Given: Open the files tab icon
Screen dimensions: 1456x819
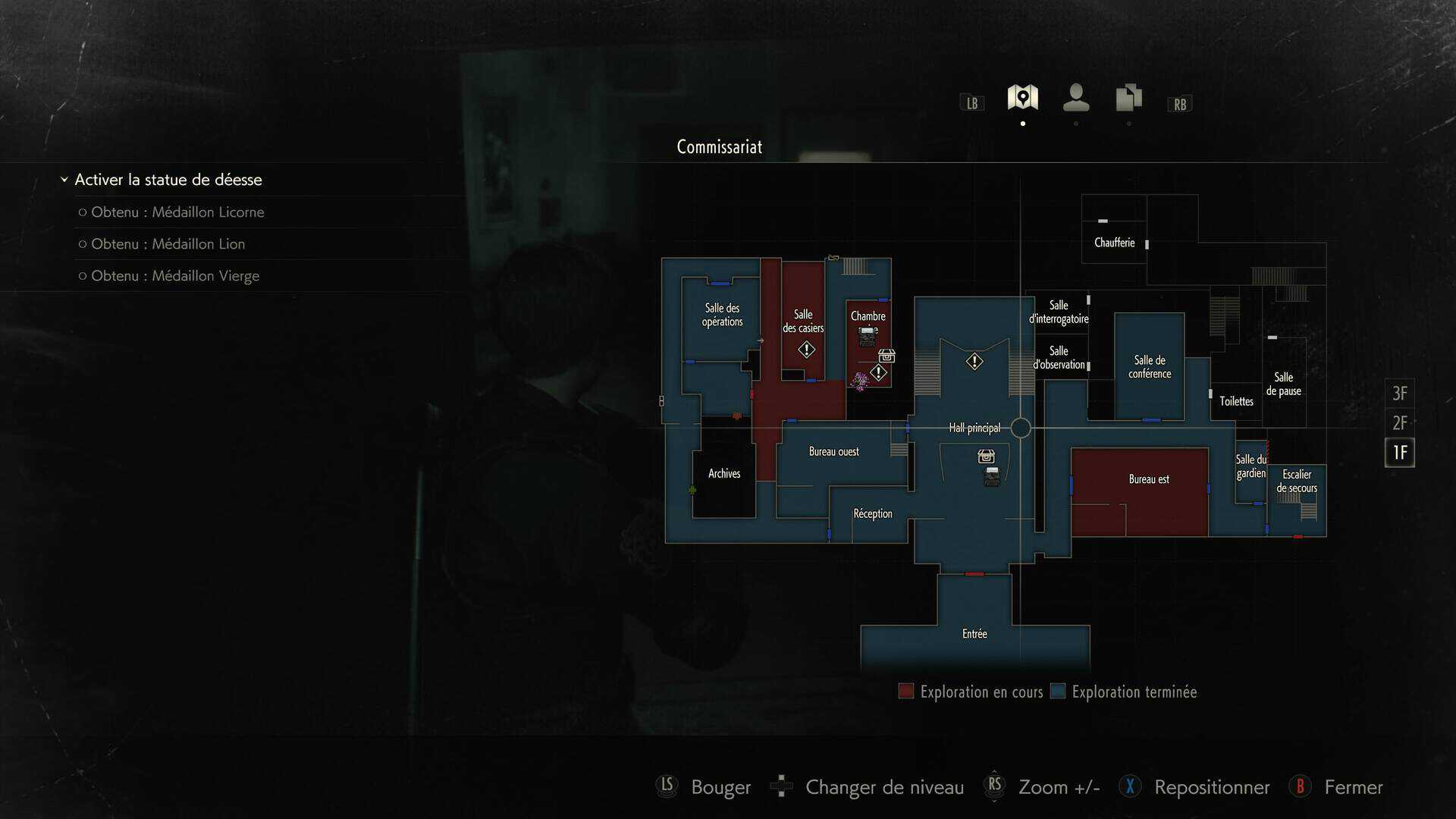Looking at the screenshot, I should 1128,98.
